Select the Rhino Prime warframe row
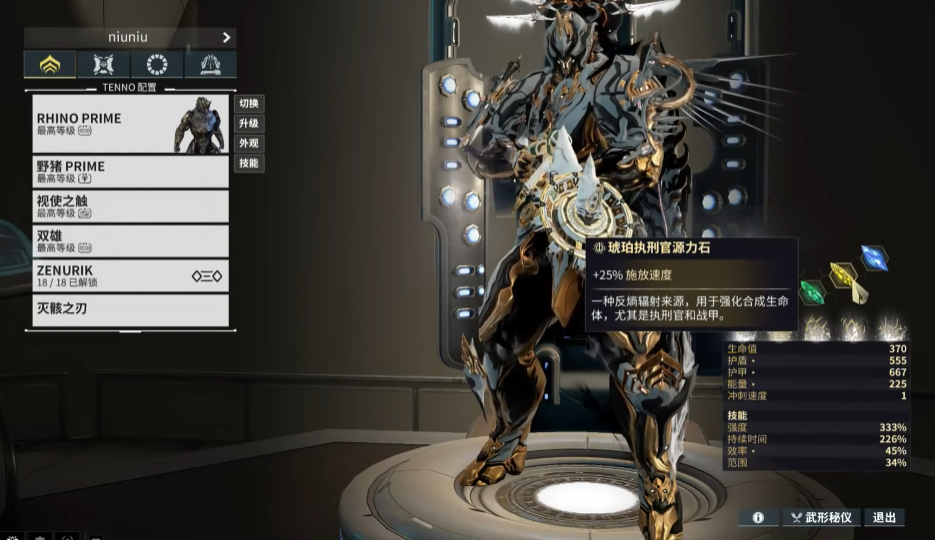Image resolution: width=935 pixels, height=540 pixels. (130, 124)
